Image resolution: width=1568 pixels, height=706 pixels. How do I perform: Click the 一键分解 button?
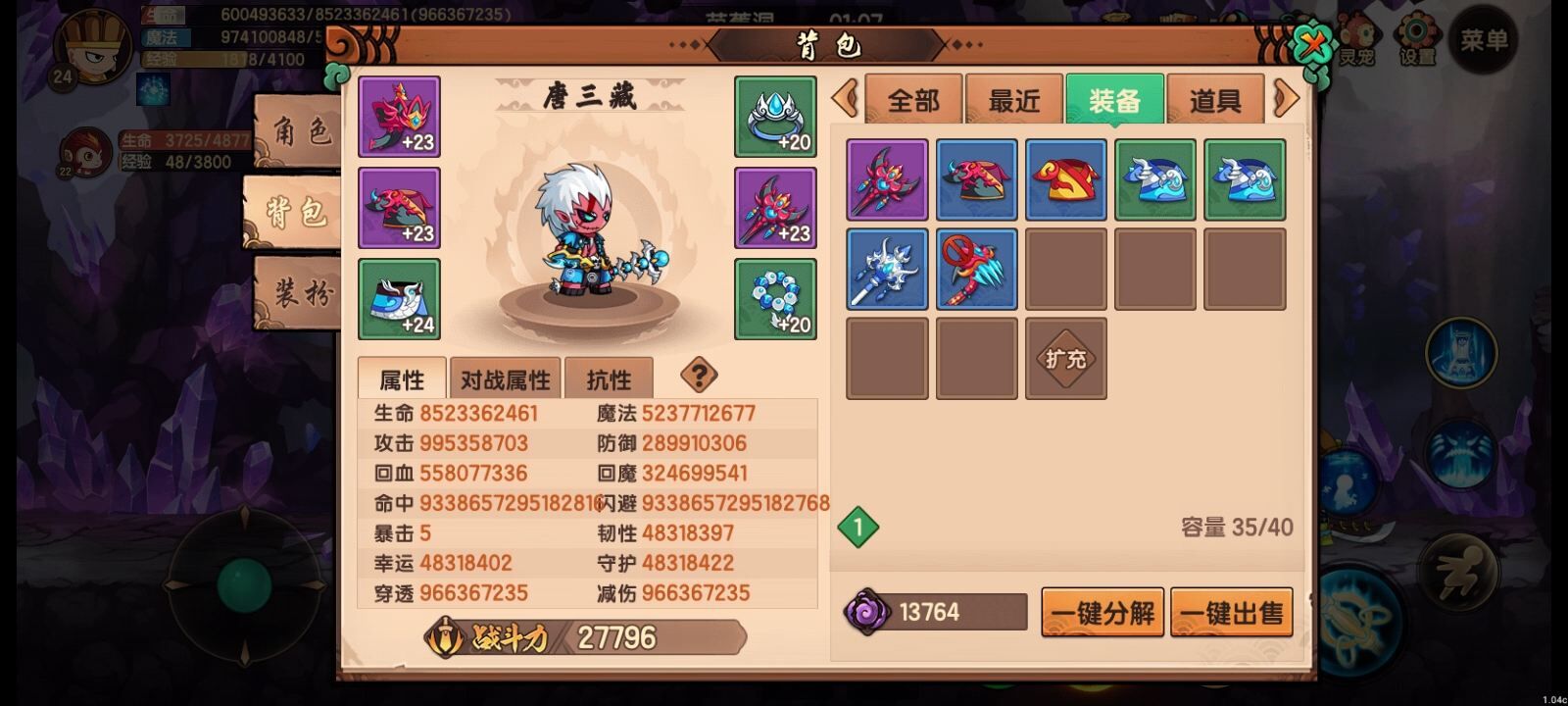[x=1102, y=613]
